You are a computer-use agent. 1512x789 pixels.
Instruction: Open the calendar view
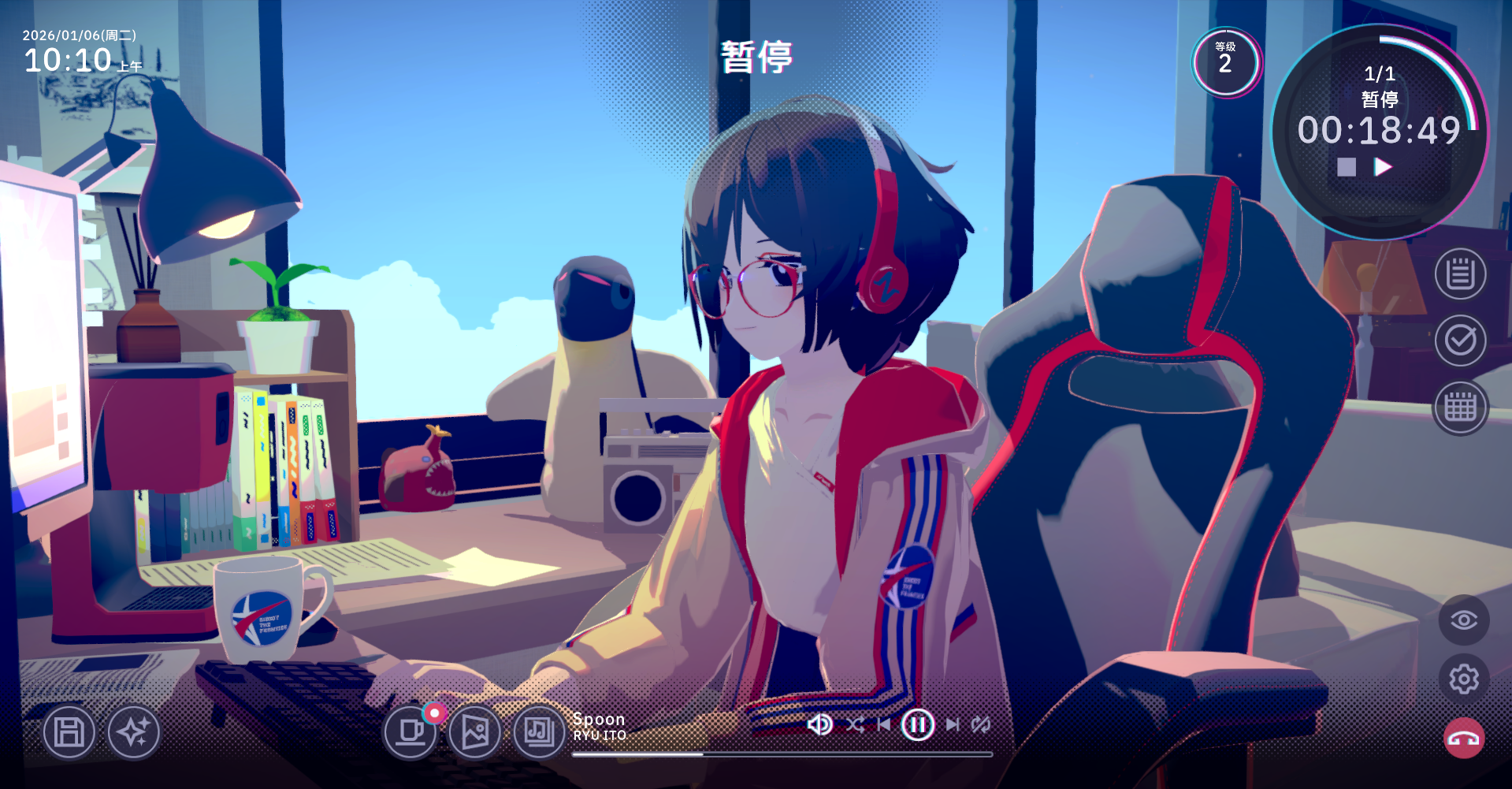[1462, 407]
